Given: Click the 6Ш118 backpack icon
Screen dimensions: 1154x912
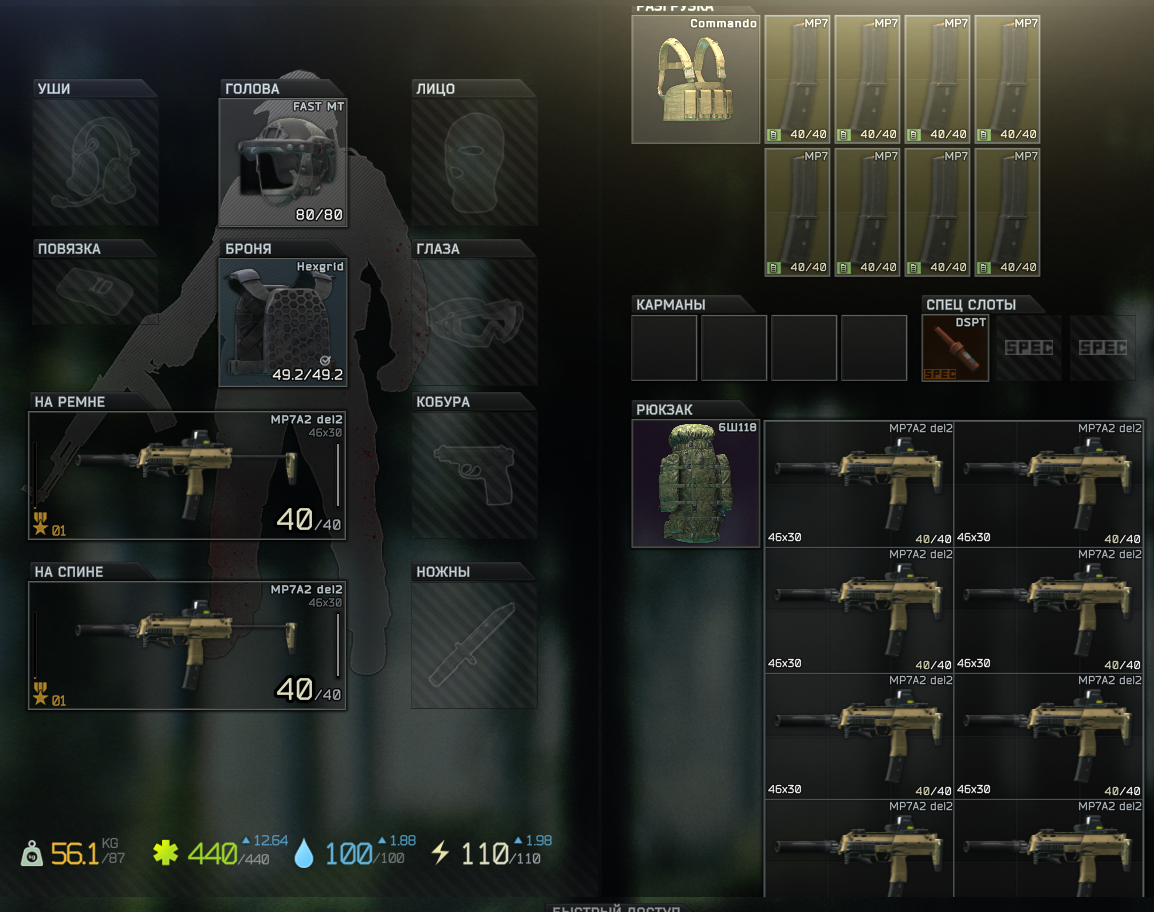Looking at the screenshot, I should click(695, 483).
